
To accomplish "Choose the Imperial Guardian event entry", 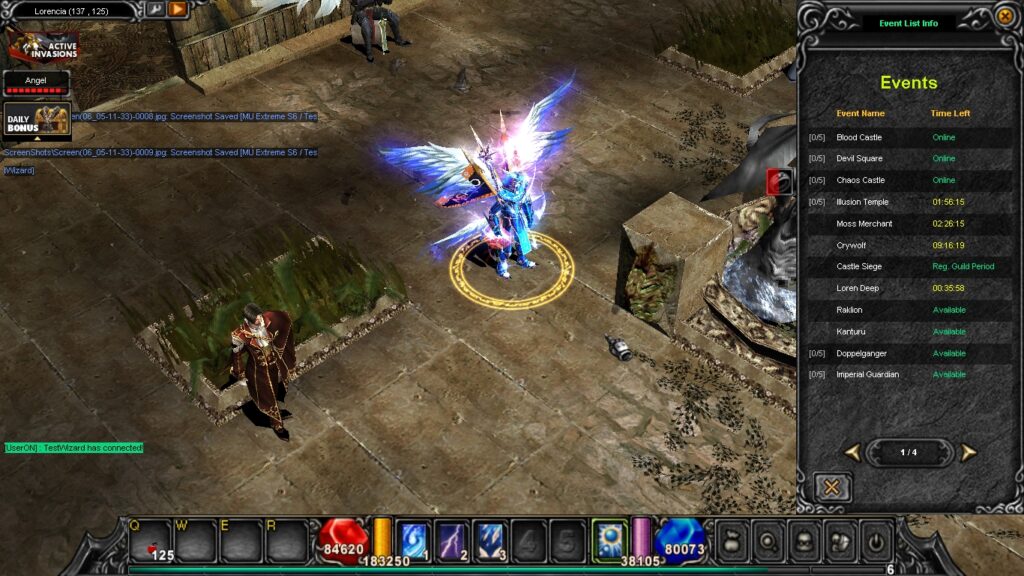I will pyautogui.click(x=867, y=375).
